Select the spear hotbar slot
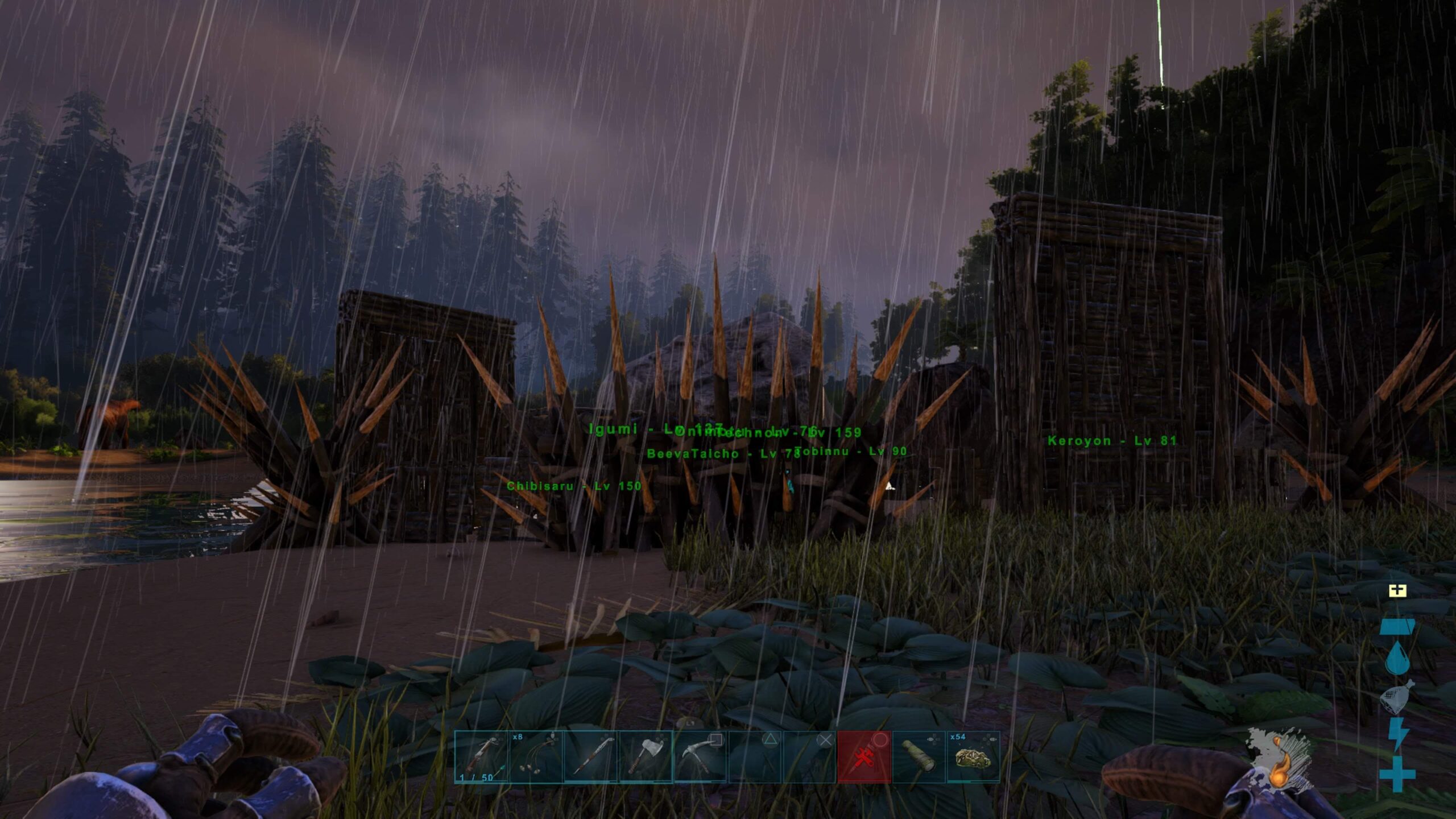This screenshot has width=1456, height=819. click(x=590, y=757)
